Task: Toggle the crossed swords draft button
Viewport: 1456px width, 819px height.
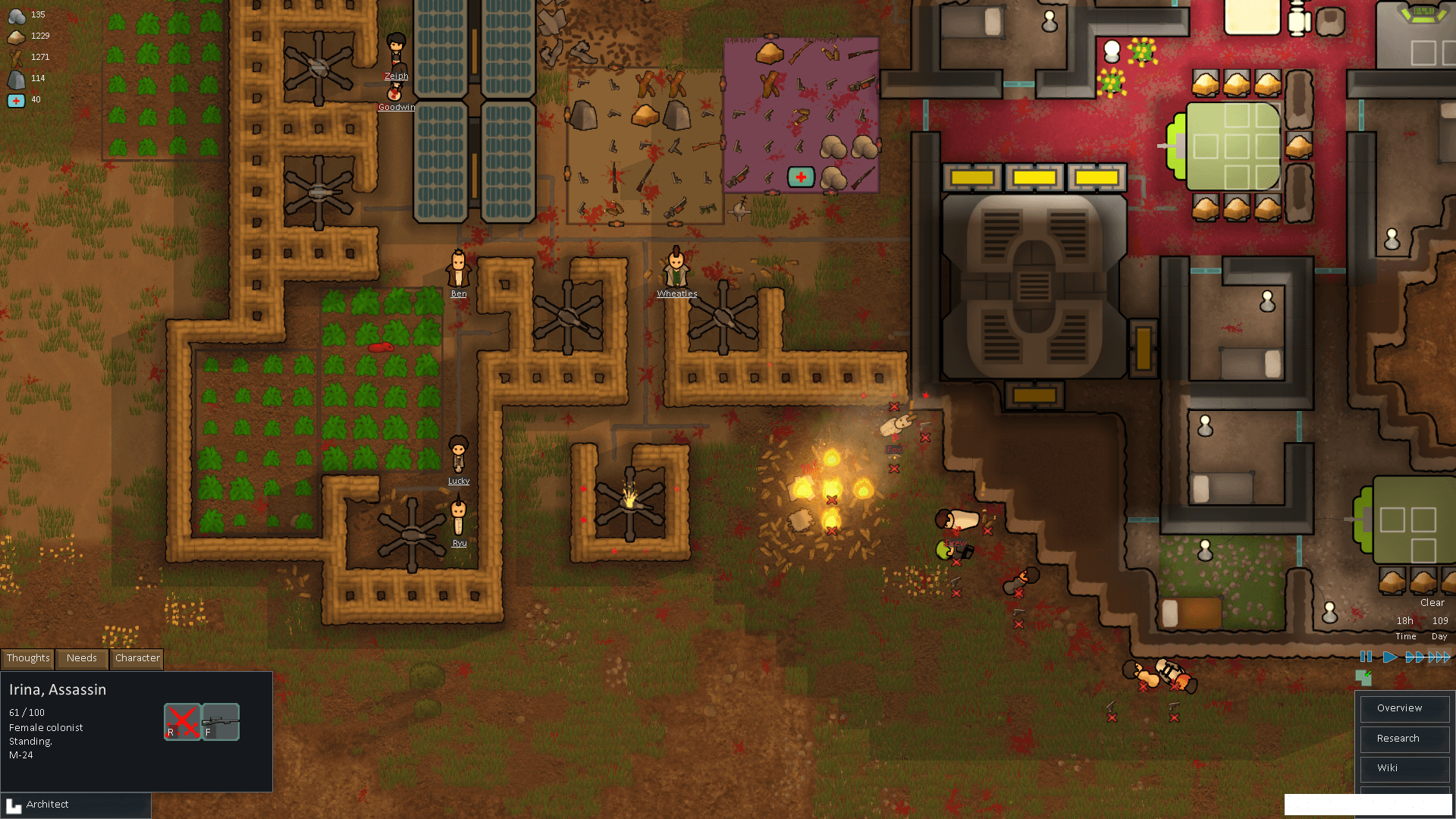Action: [x=182, y=721]
